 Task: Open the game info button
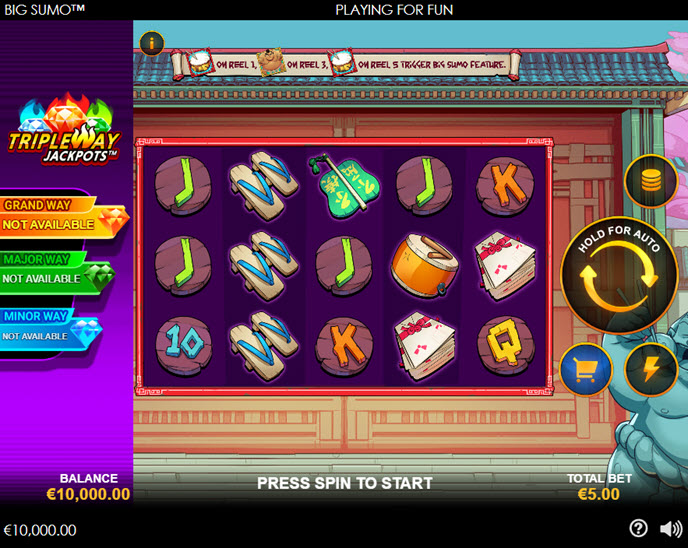(x=151, y=43)
